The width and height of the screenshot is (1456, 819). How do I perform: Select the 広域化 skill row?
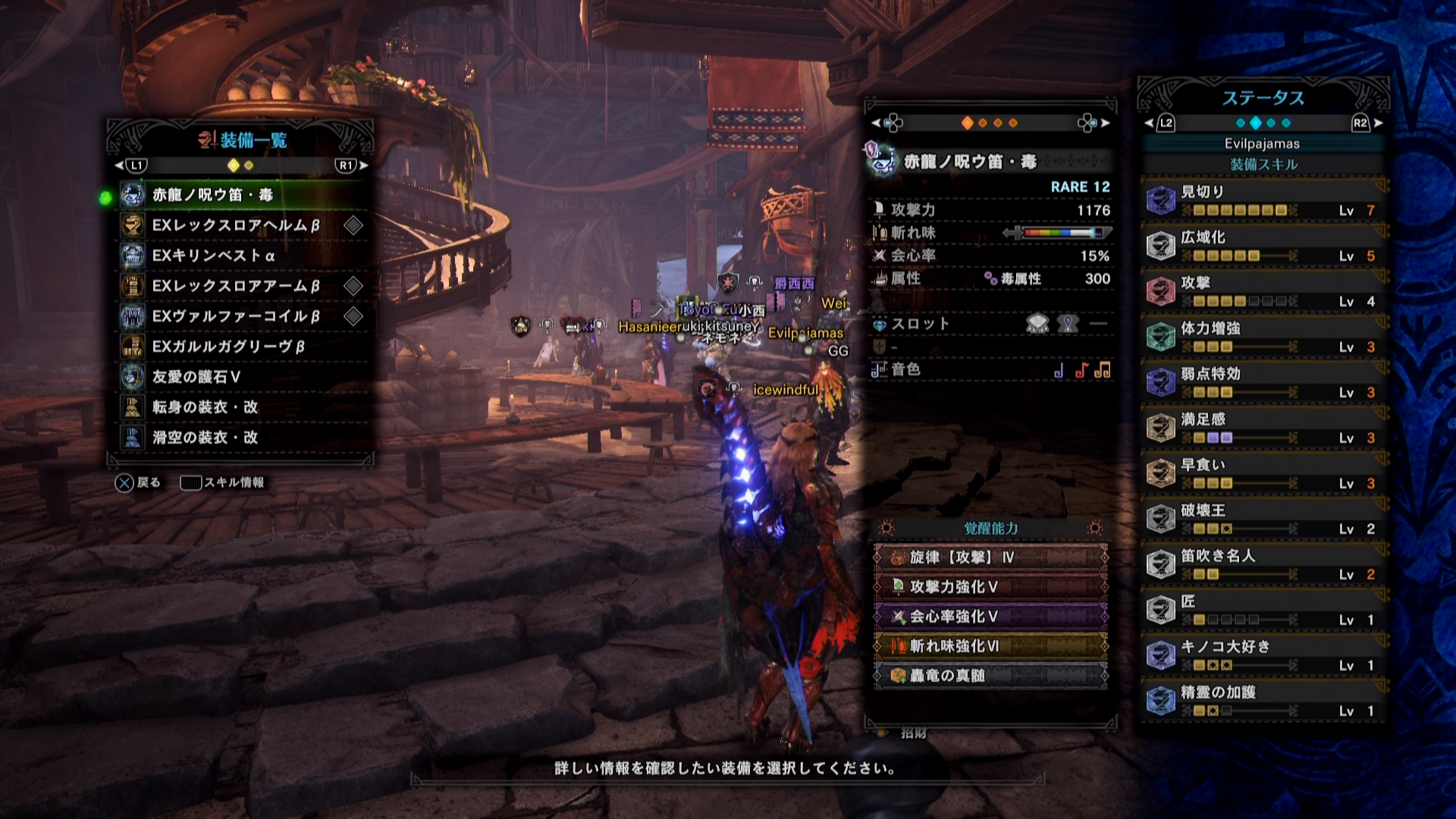(1263, 246)
